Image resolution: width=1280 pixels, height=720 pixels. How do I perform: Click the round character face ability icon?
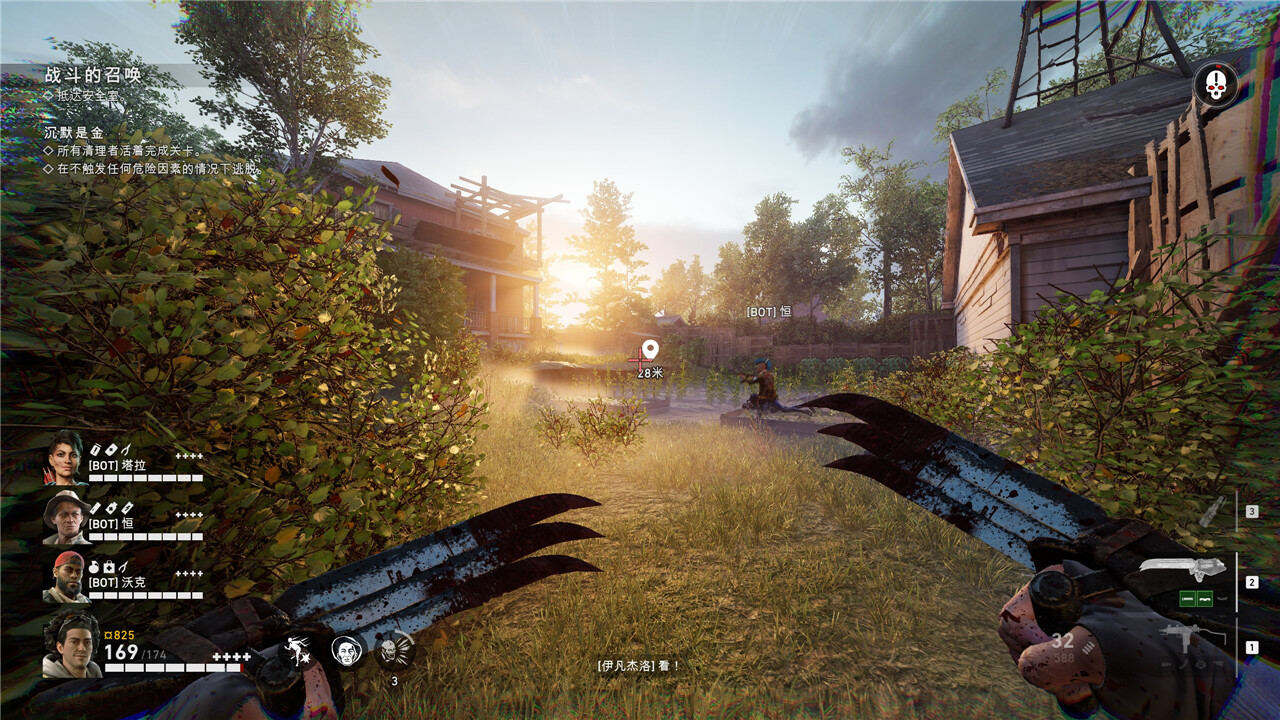coord(347,650)
